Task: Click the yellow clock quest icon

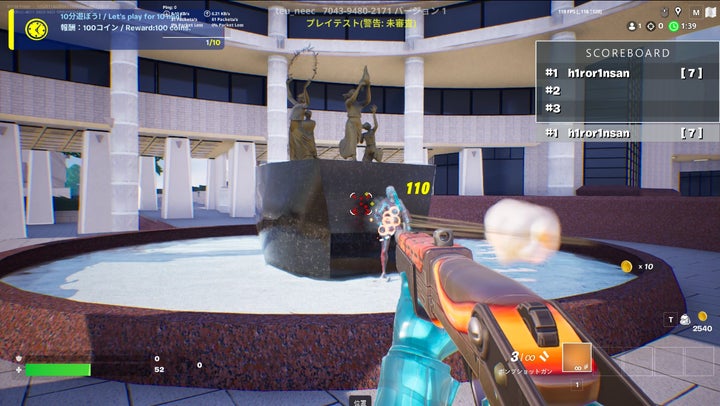Action: tap(37, 29)
